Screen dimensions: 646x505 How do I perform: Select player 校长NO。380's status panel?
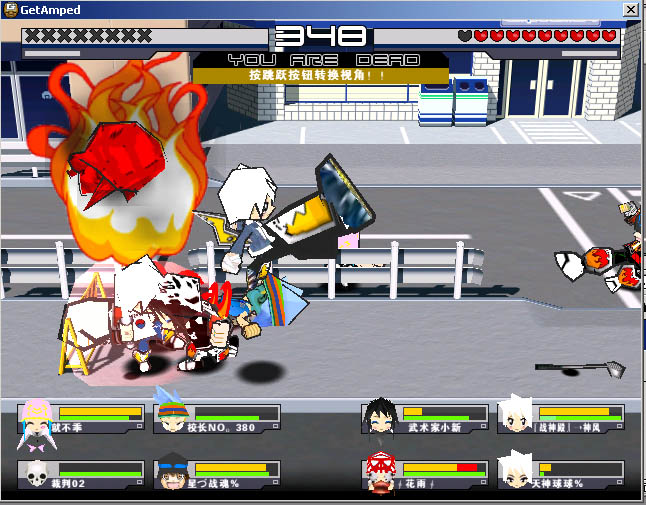[217, 418]
